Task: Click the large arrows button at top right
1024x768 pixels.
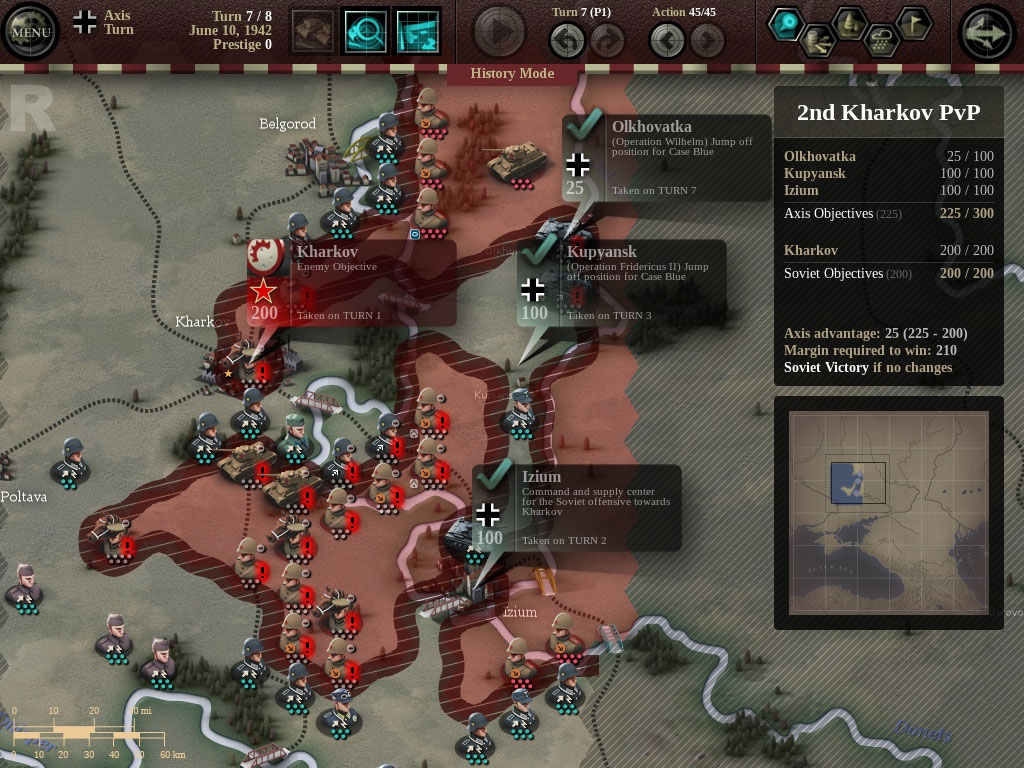Action: (x=987, y=33)
